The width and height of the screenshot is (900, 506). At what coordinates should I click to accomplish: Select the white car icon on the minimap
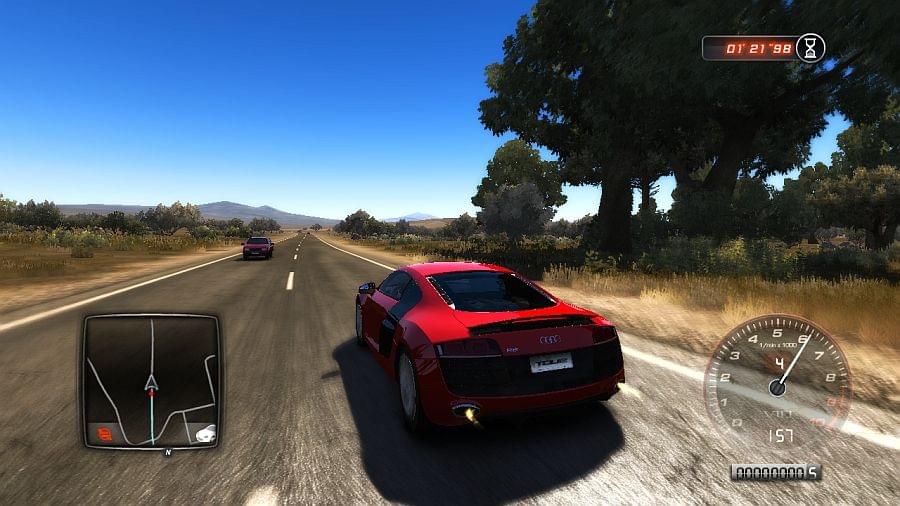click(x=205, y=433)
